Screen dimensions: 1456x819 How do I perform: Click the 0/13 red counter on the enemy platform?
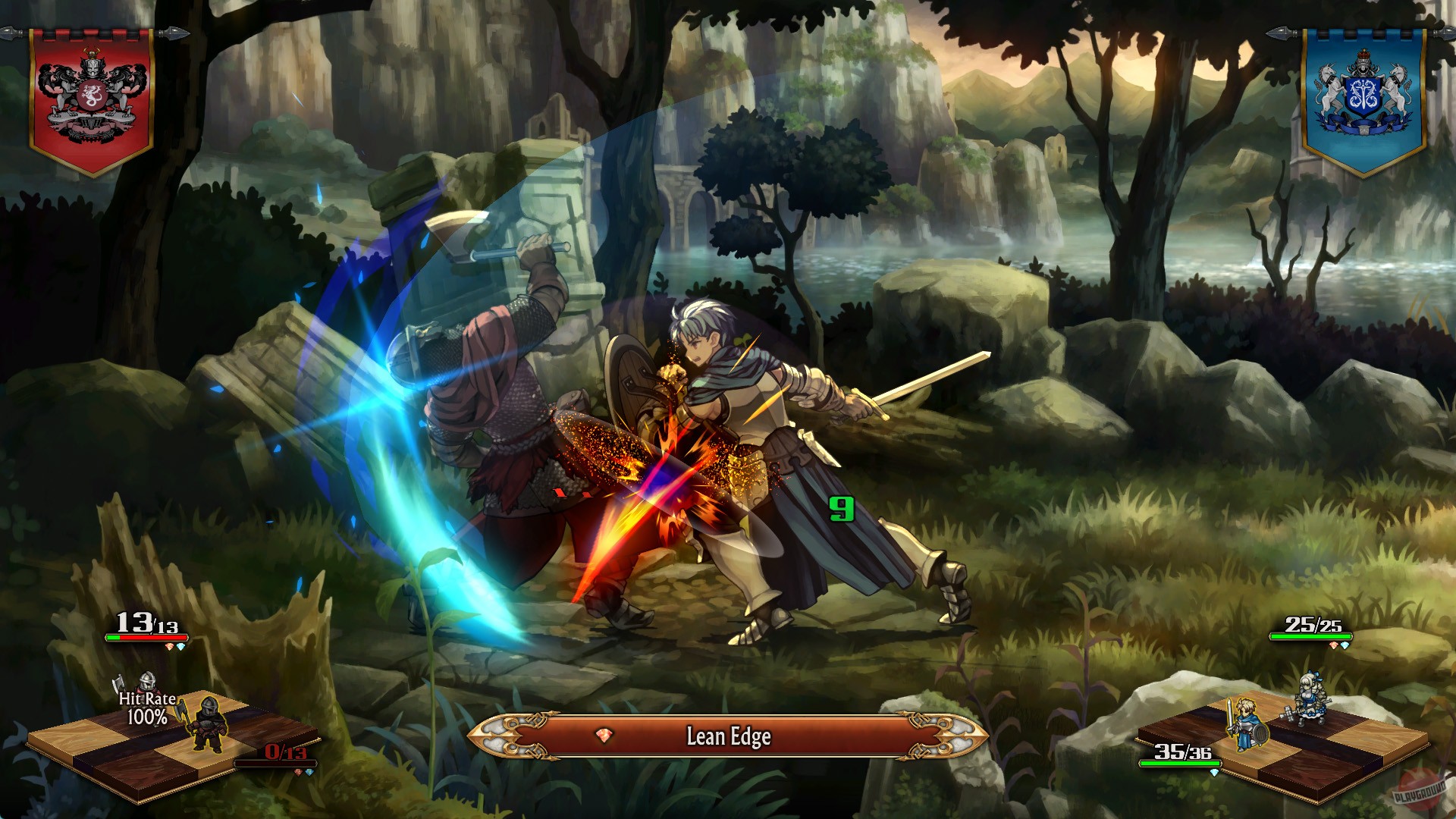coord(286,752)
